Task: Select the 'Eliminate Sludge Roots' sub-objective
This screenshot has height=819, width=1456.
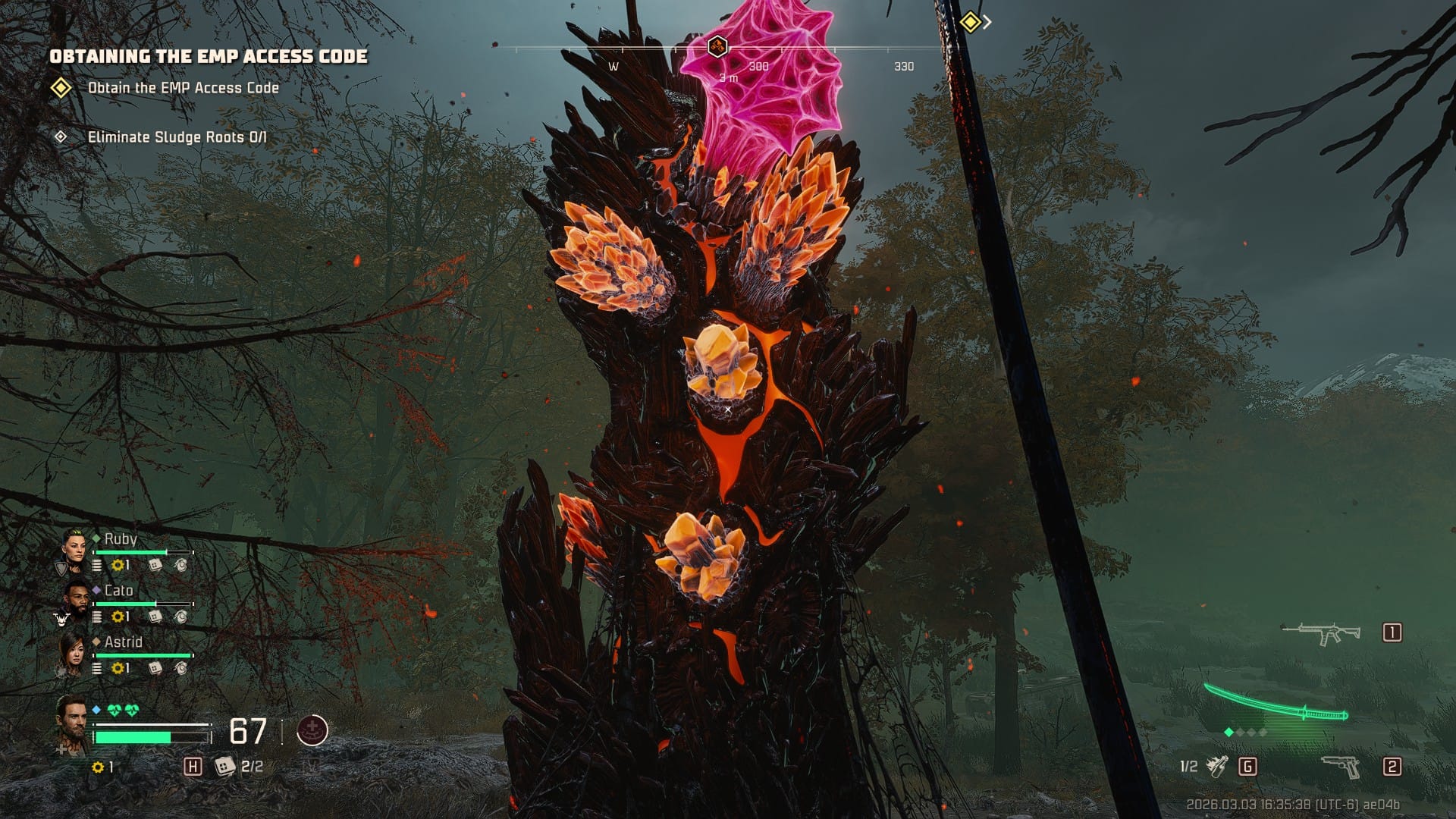Action: coord(177,137)
